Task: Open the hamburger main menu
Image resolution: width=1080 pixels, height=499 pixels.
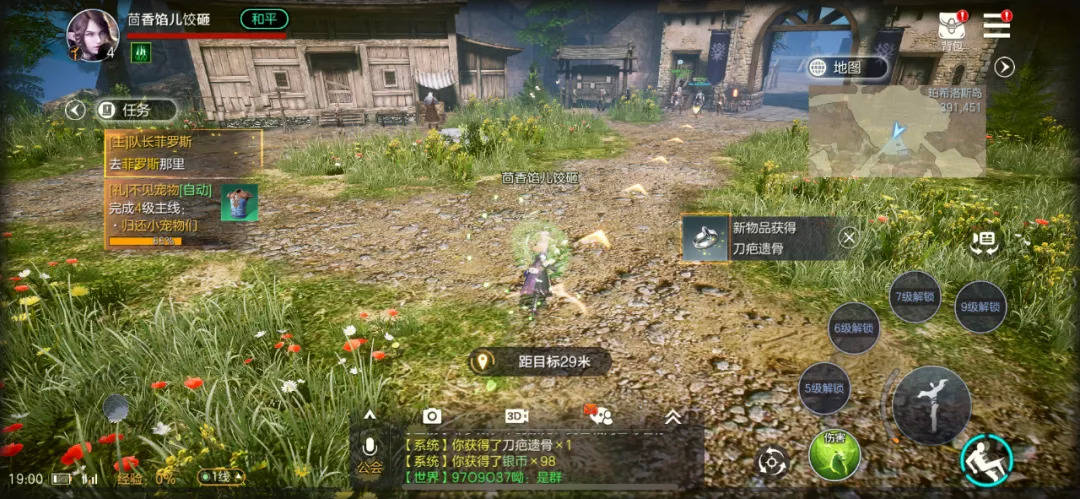Action: 997,26
